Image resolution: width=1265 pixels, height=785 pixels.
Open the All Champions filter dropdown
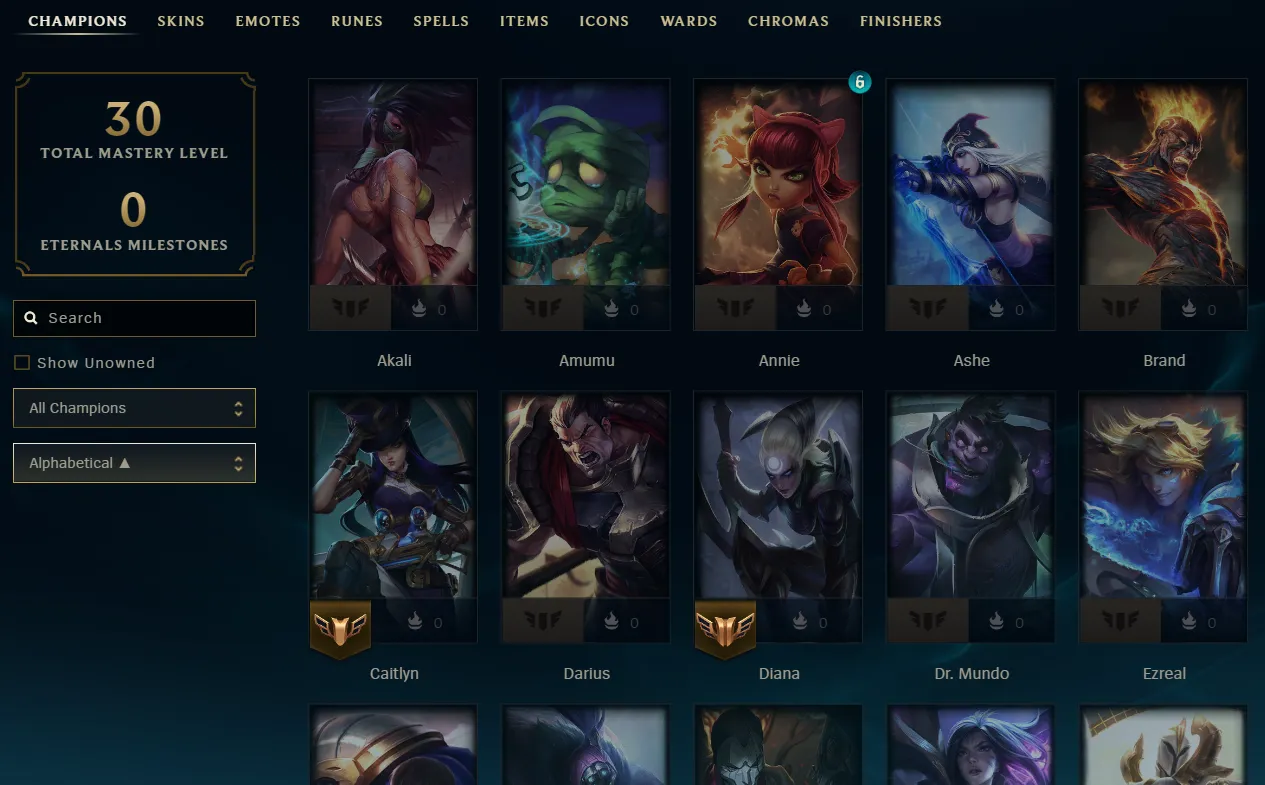[x=134, y=408]
